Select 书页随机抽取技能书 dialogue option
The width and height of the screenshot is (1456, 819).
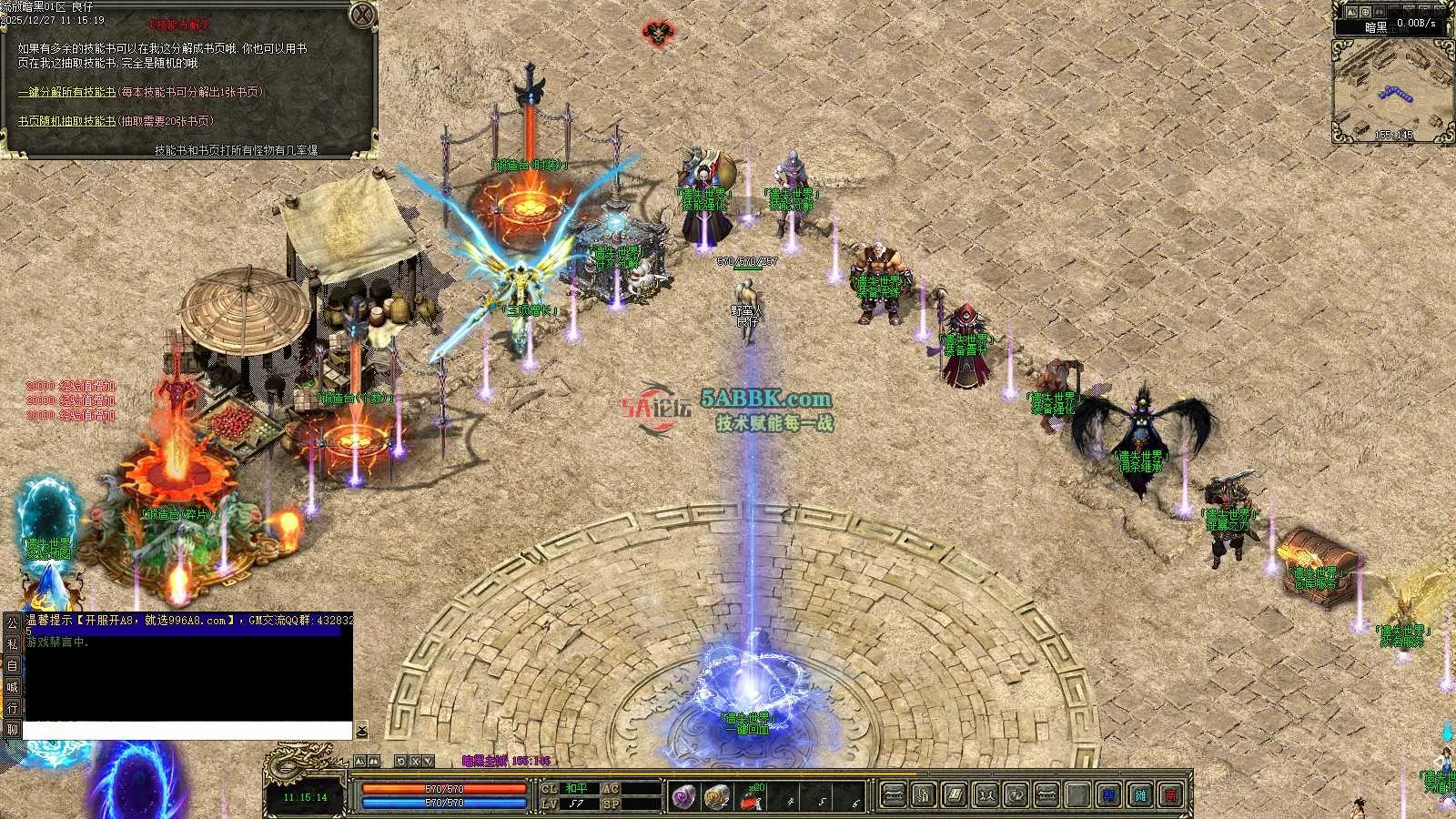point(66,121)
